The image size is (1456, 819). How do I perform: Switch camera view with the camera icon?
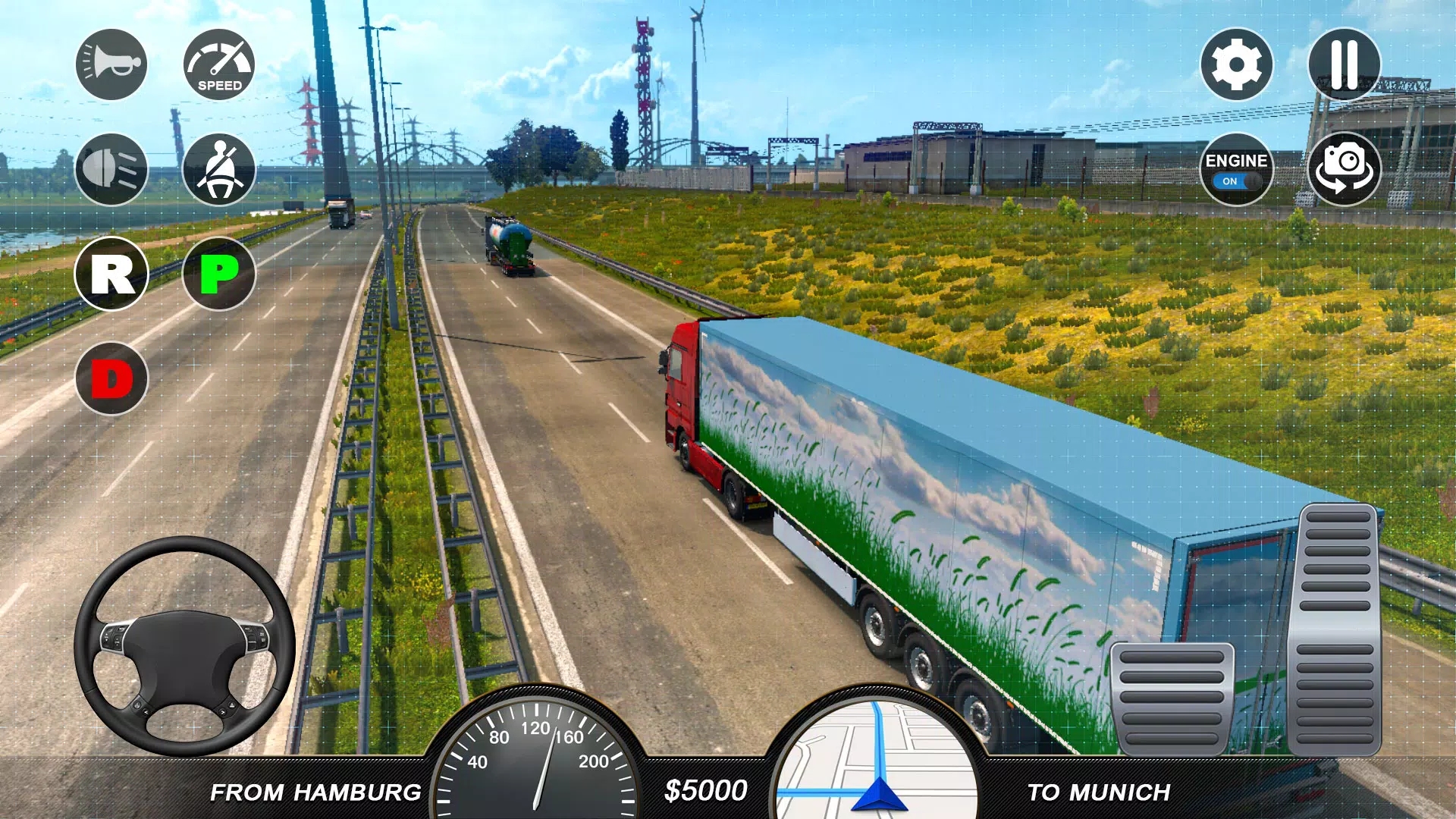pos(1344,169)
